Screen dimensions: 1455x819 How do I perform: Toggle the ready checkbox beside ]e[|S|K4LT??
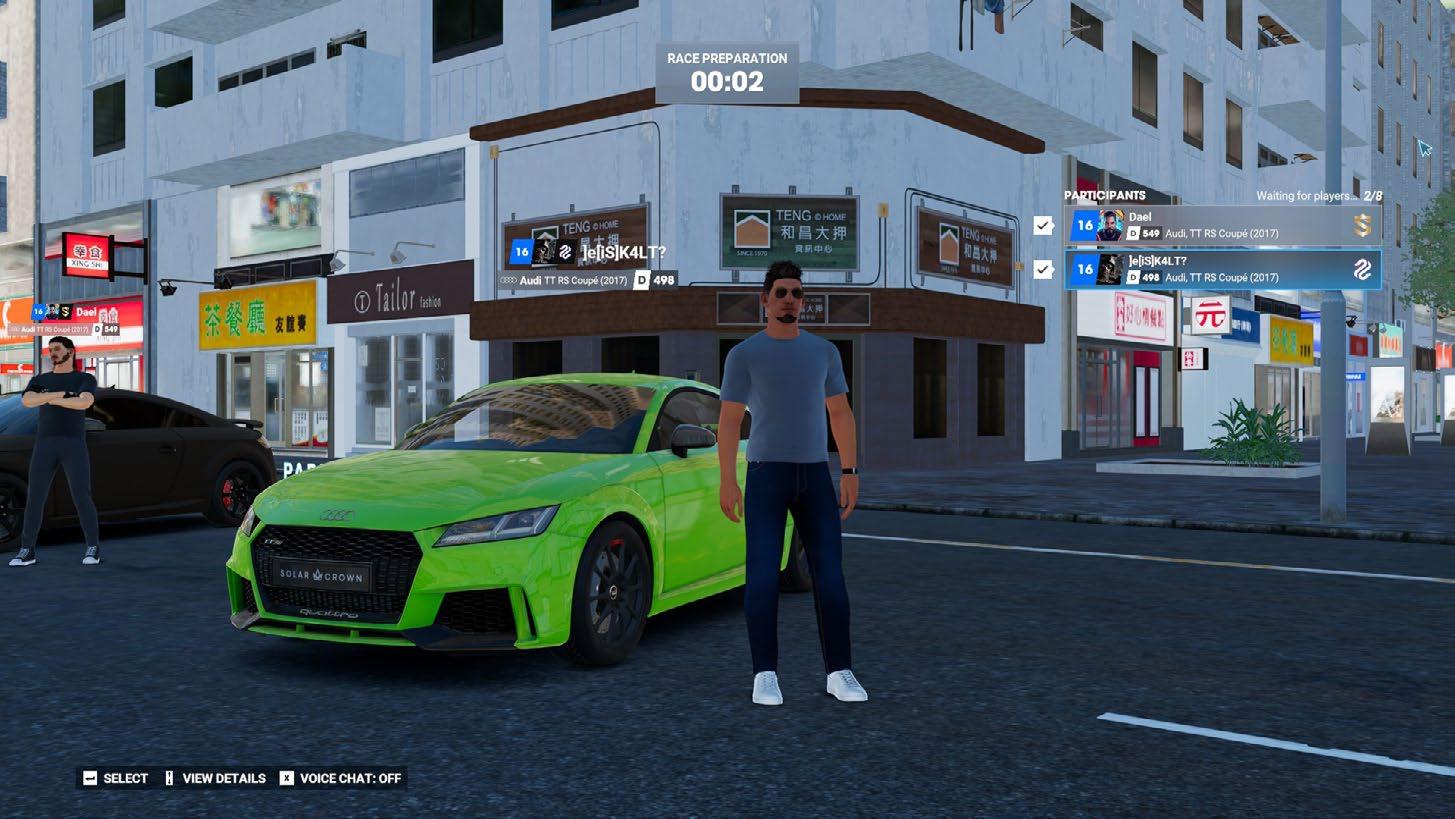tap(1044, 269)
